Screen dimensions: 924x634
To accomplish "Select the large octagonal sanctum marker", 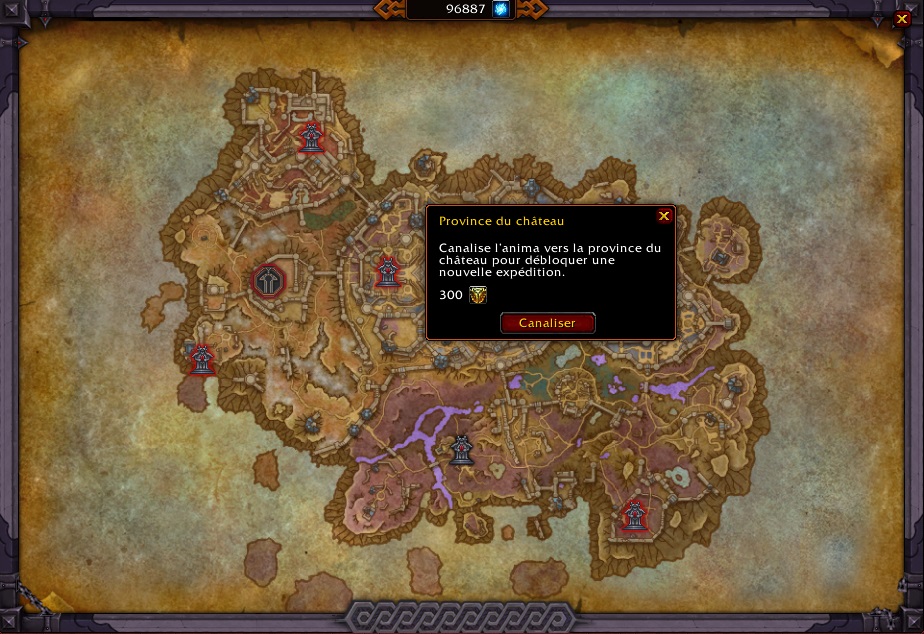I will coord(269,281).
